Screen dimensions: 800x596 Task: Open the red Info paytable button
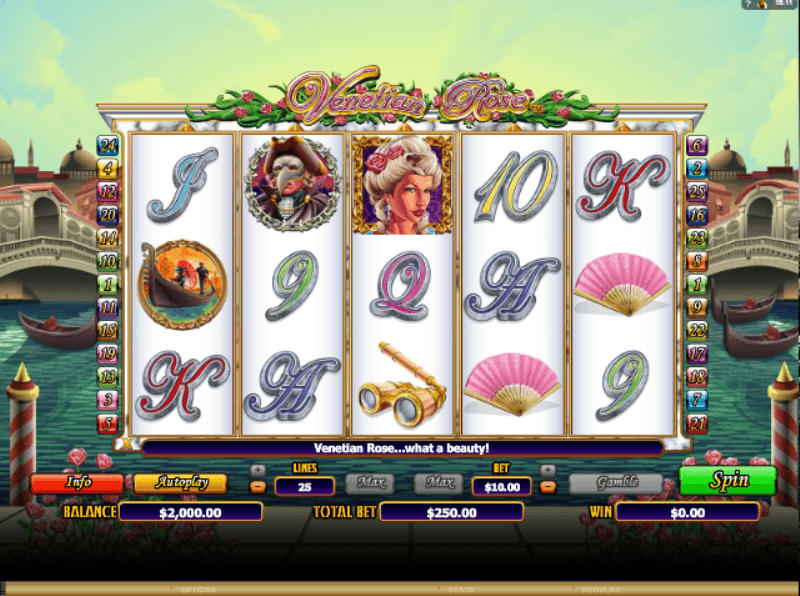[77, 482]
